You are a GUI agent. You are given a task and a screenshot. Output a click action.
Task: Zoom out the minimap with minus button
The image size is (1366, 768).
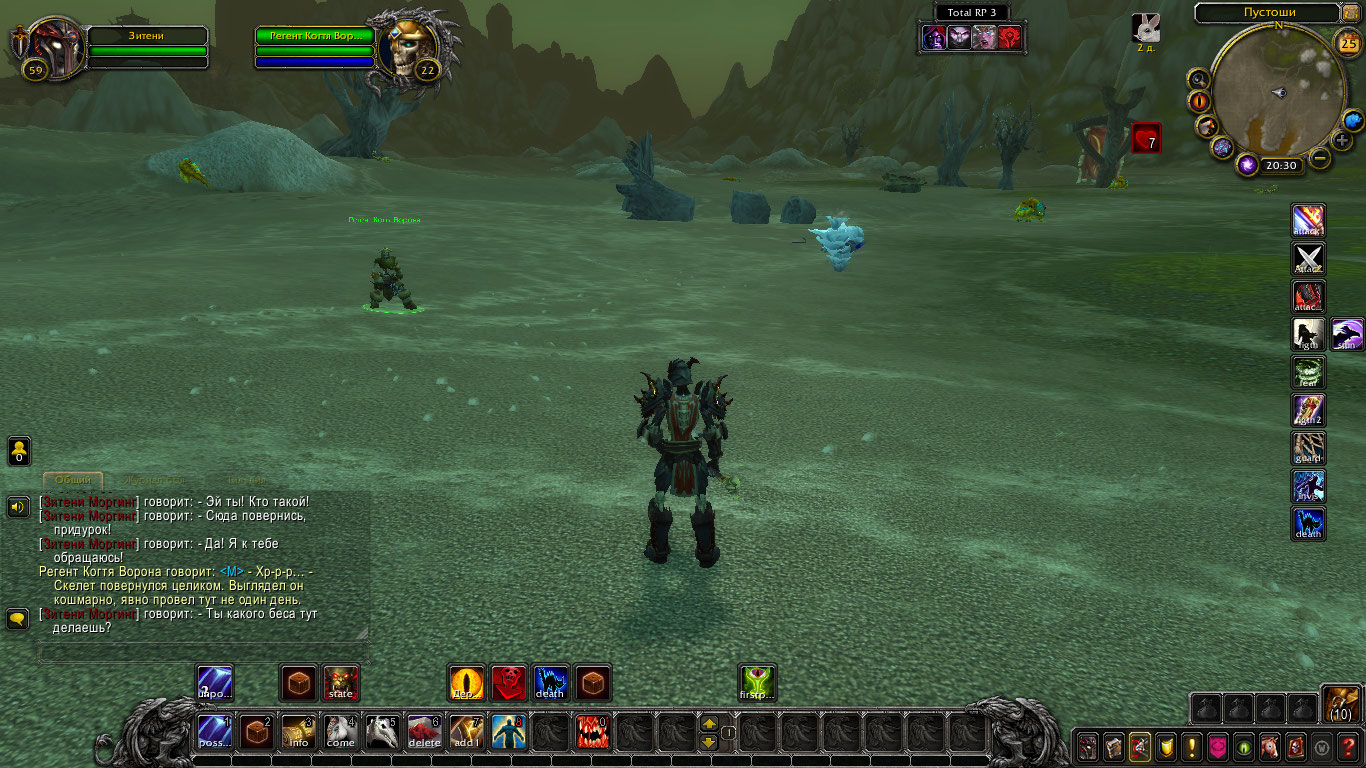point(1321,158)
